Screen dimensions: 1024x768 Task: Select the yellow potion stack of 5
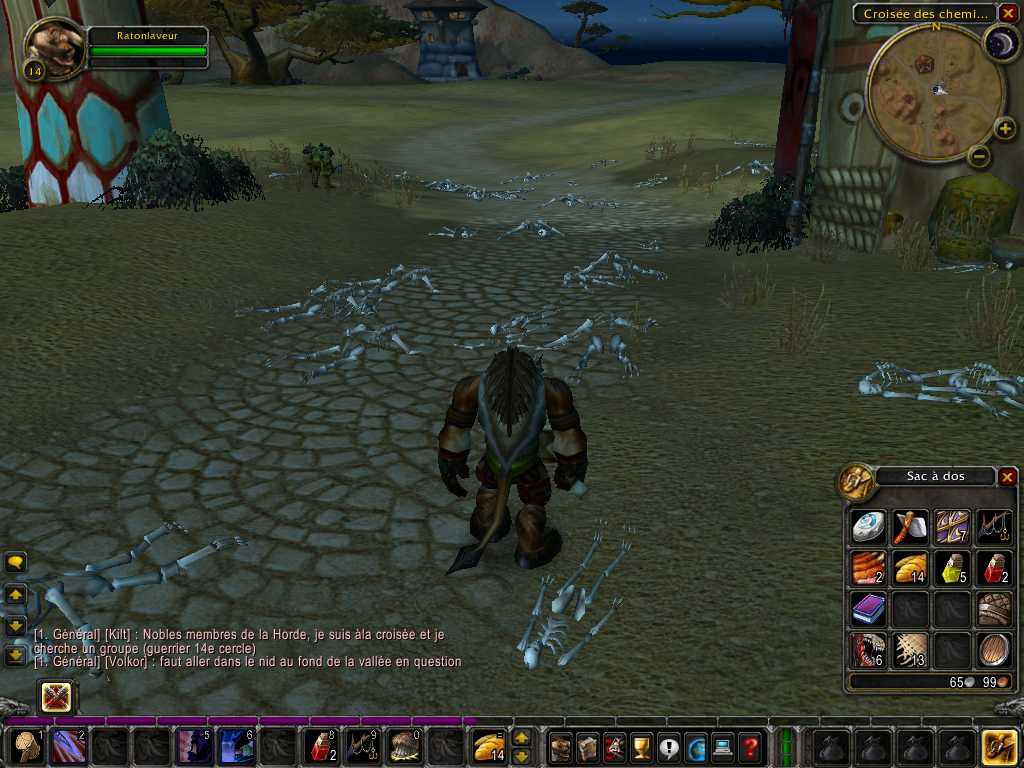tap(952, 568)
